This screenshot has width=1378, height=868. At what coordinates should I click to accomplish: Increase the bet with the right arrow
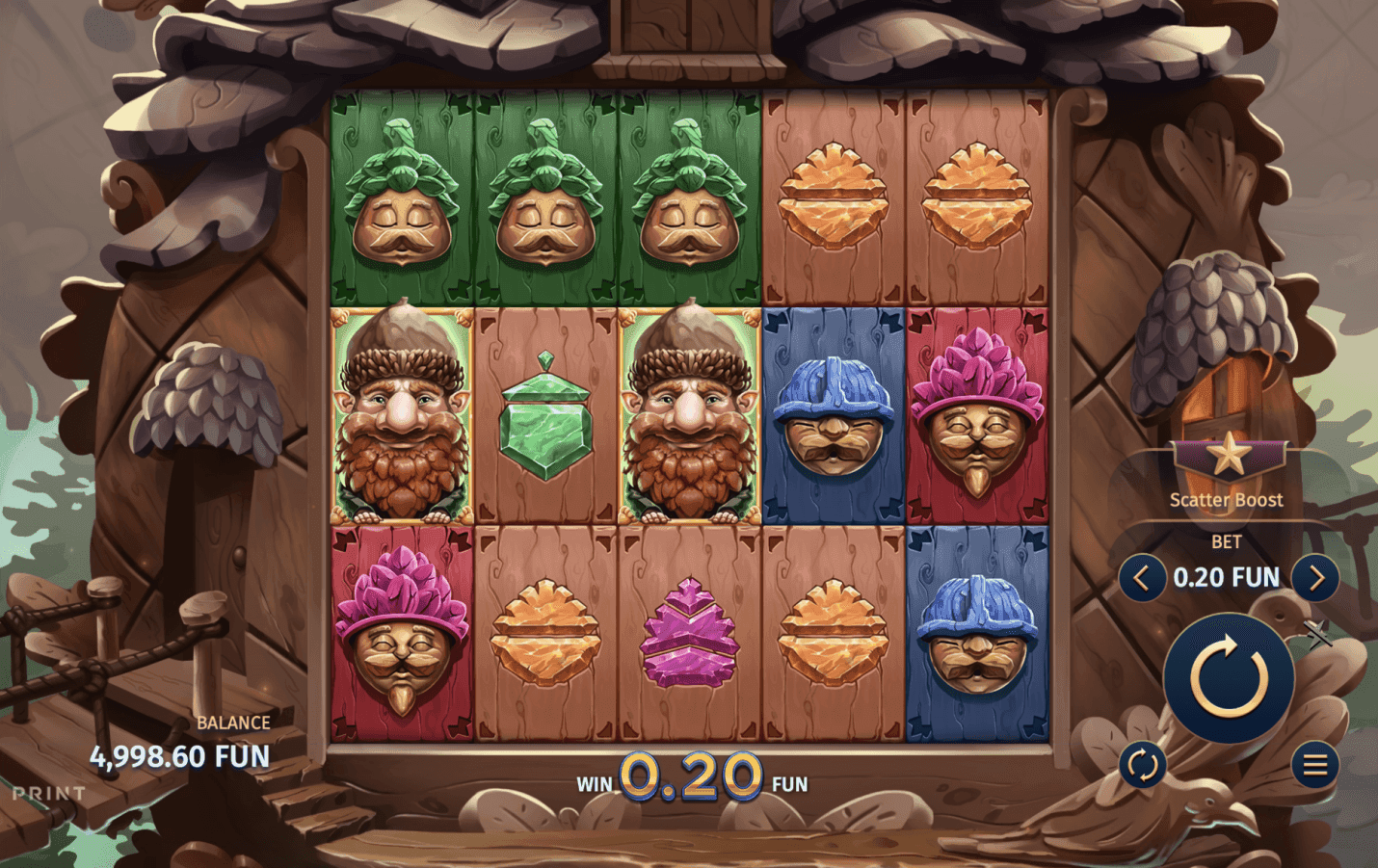point(1315,578)
